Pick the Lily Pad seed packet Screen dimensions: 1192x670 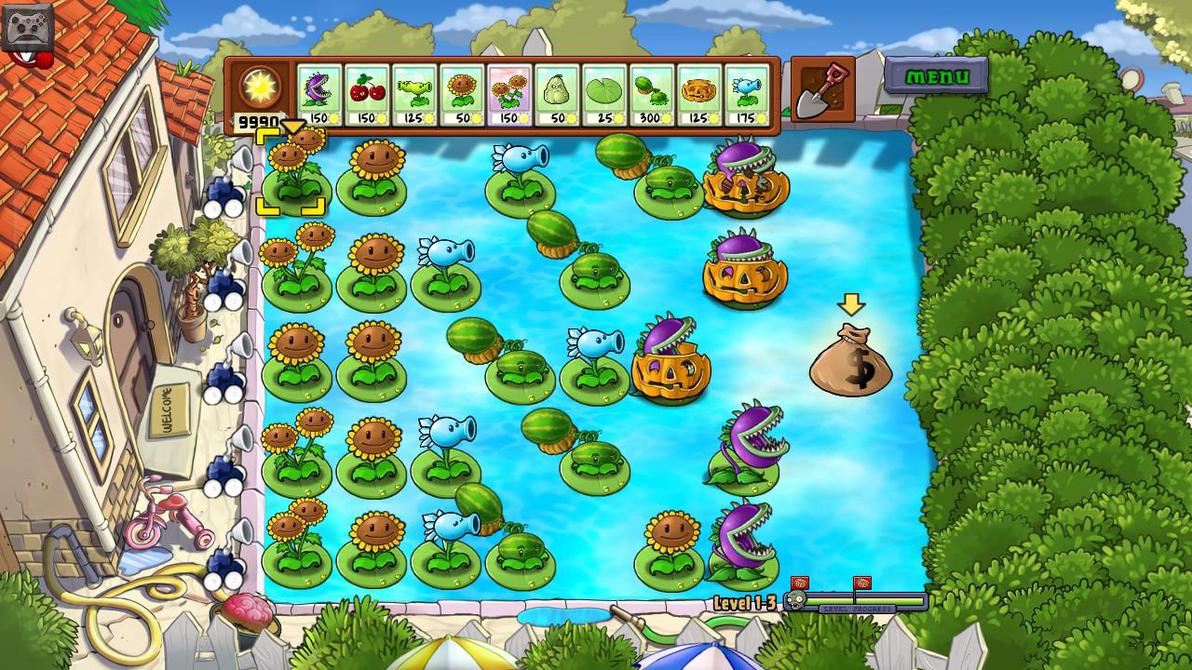(604, 95)
